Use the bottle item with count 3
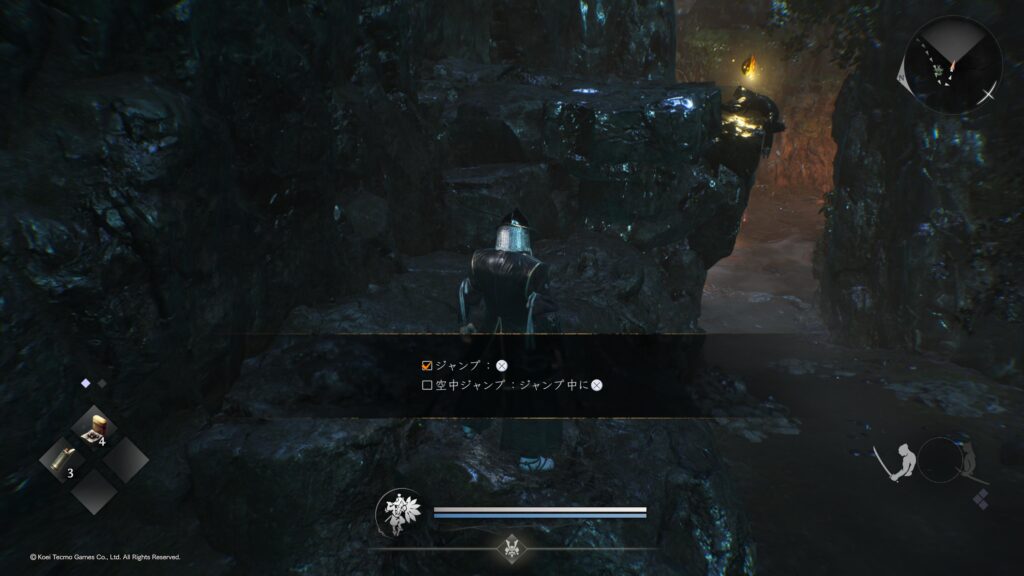Viewport: 1024px width, 576px height. coord(63,460)
